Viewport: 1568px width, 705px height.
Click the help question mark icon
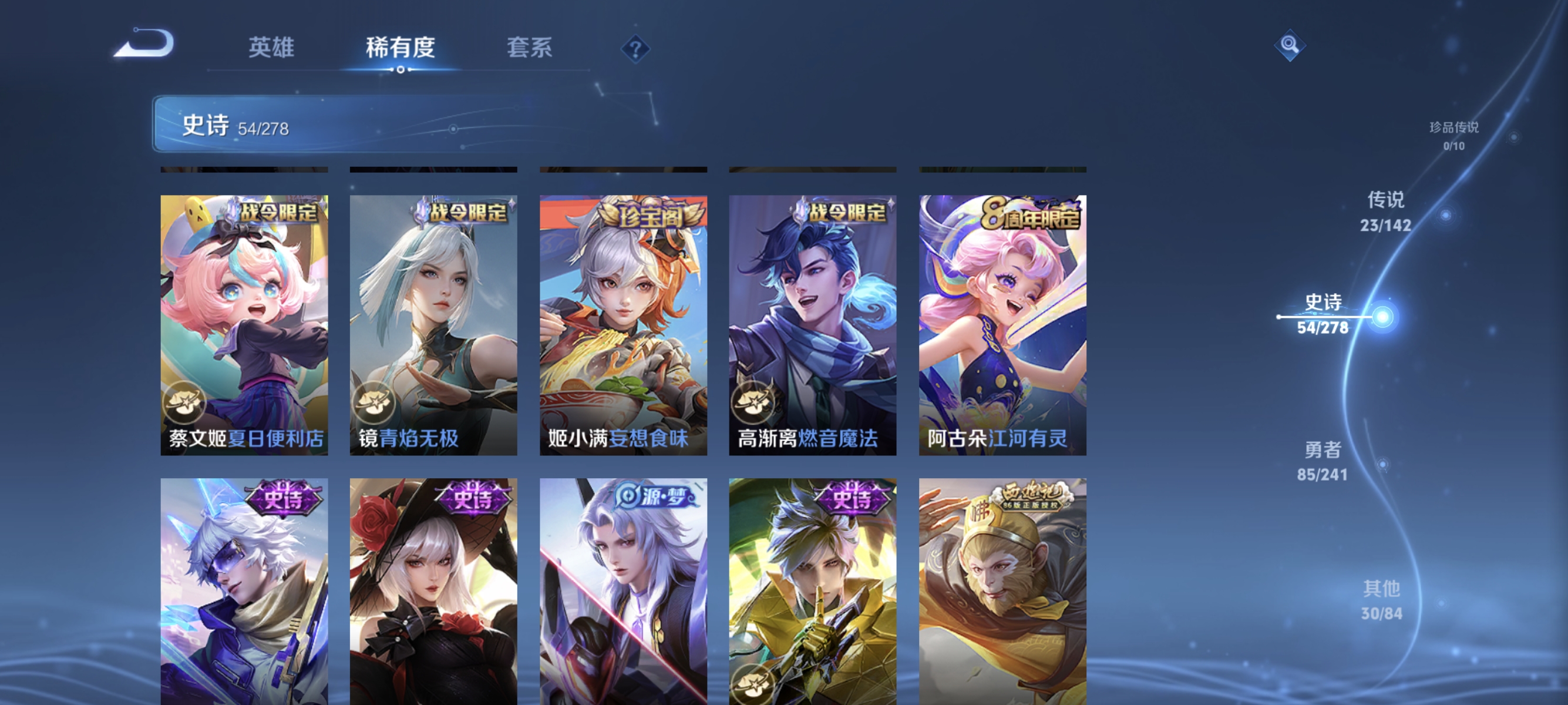(x=635, y=49)
